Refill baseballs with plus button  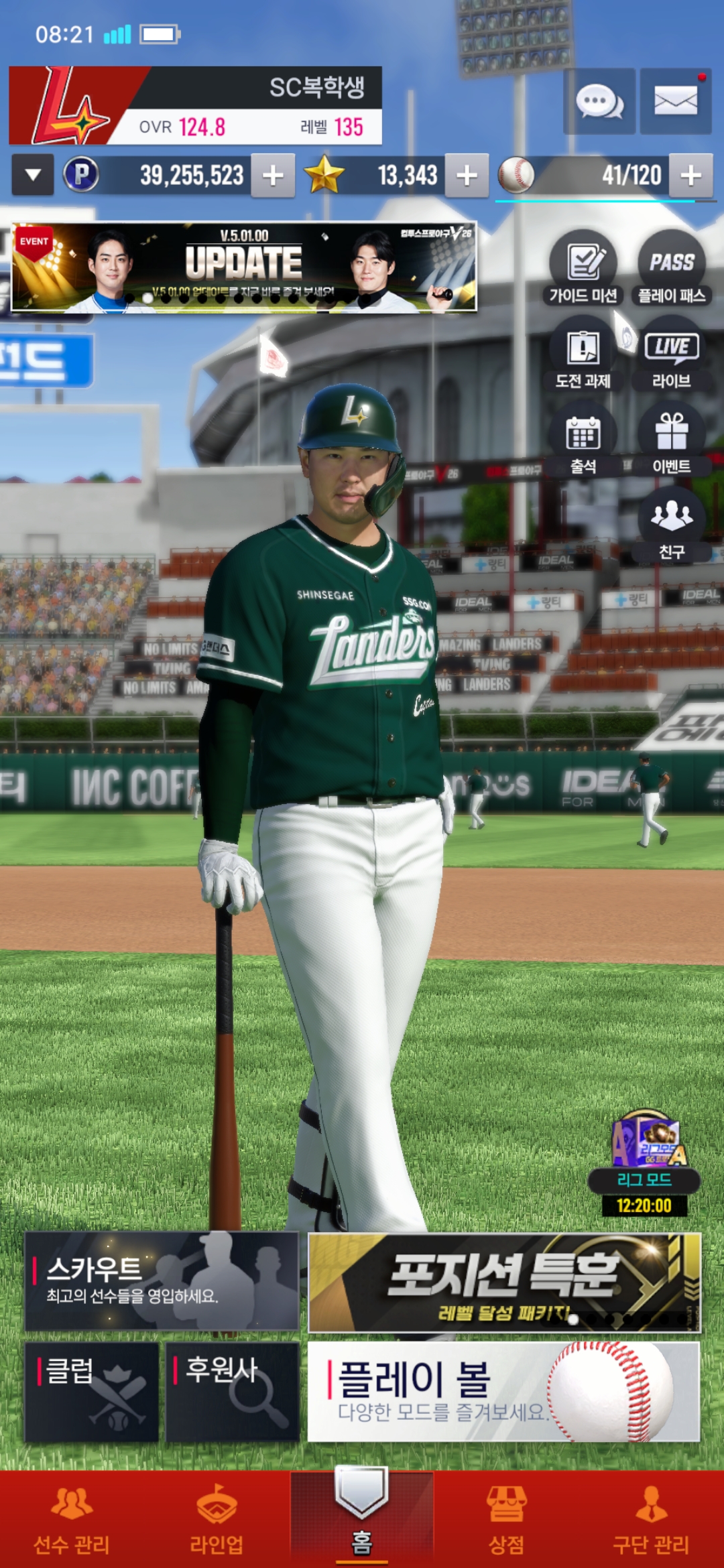(x=690, y=176)
